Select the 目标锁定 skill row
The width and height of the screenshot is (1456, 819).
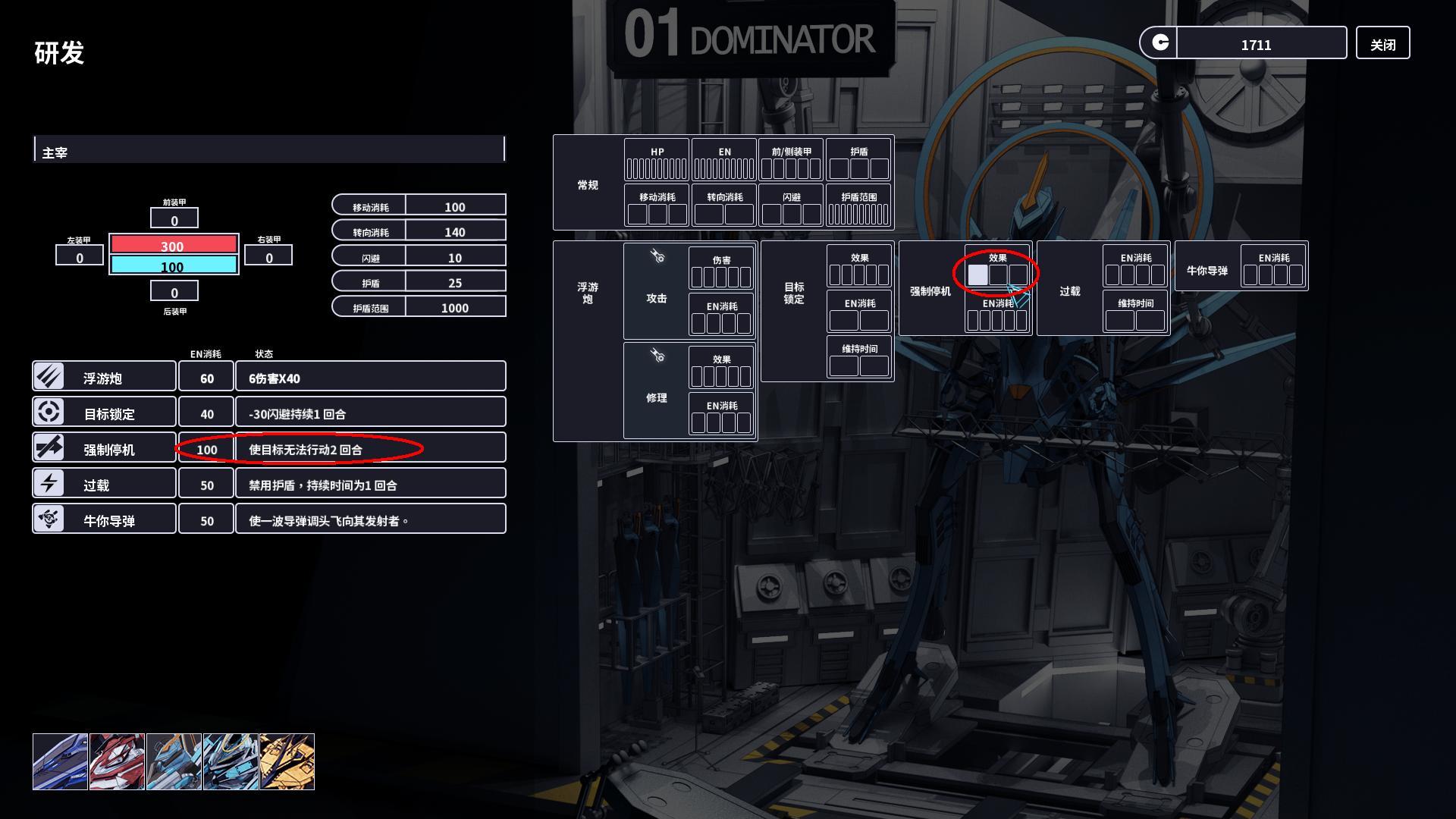(104, 413)
